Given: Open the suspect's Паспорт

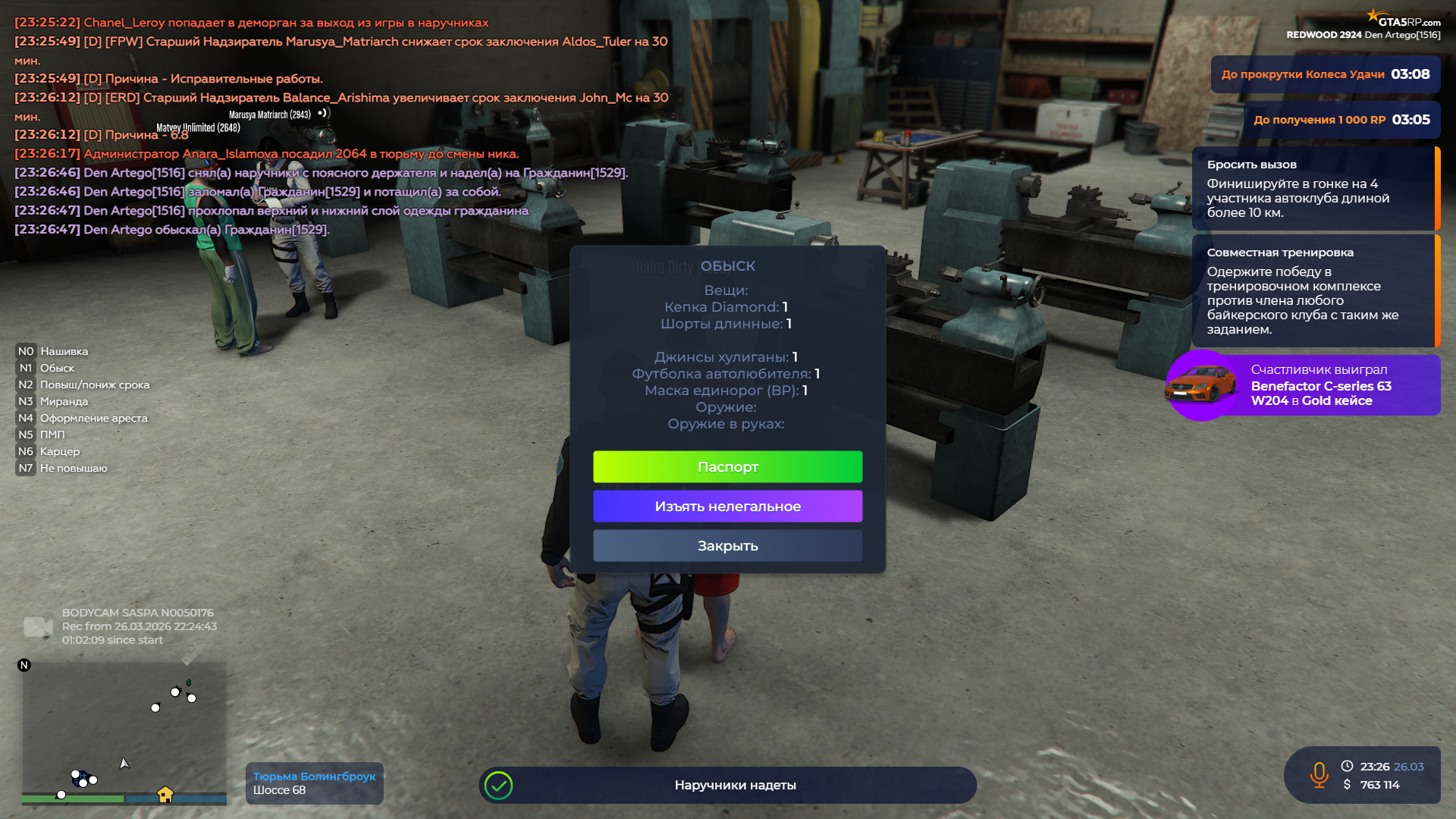Looking at the screenshot, I should point(727,467).
